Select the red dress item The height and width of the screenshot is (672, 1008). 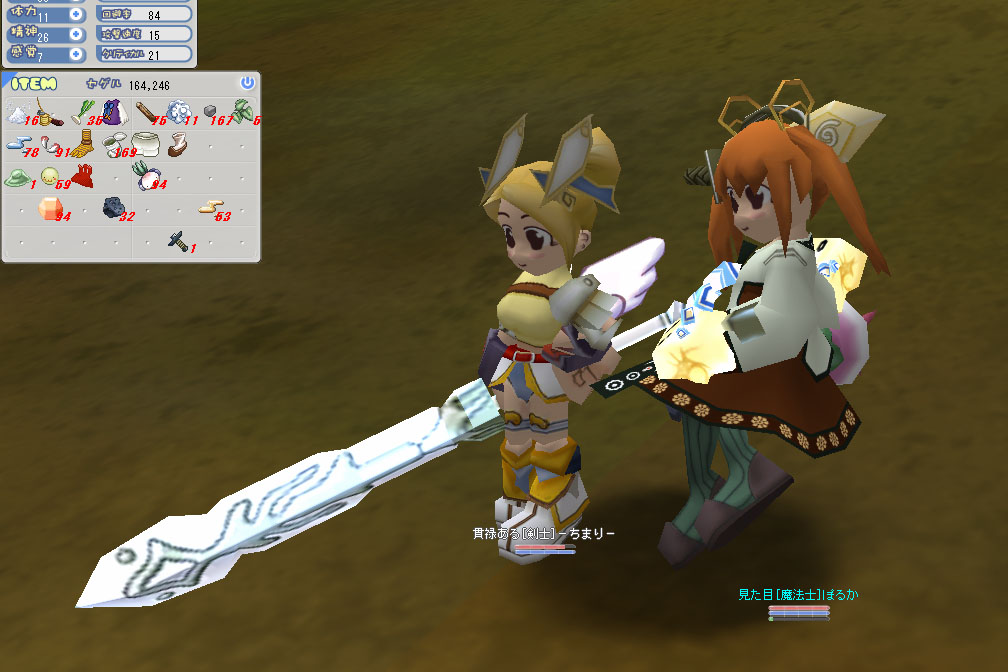click(x=82, y=178)
